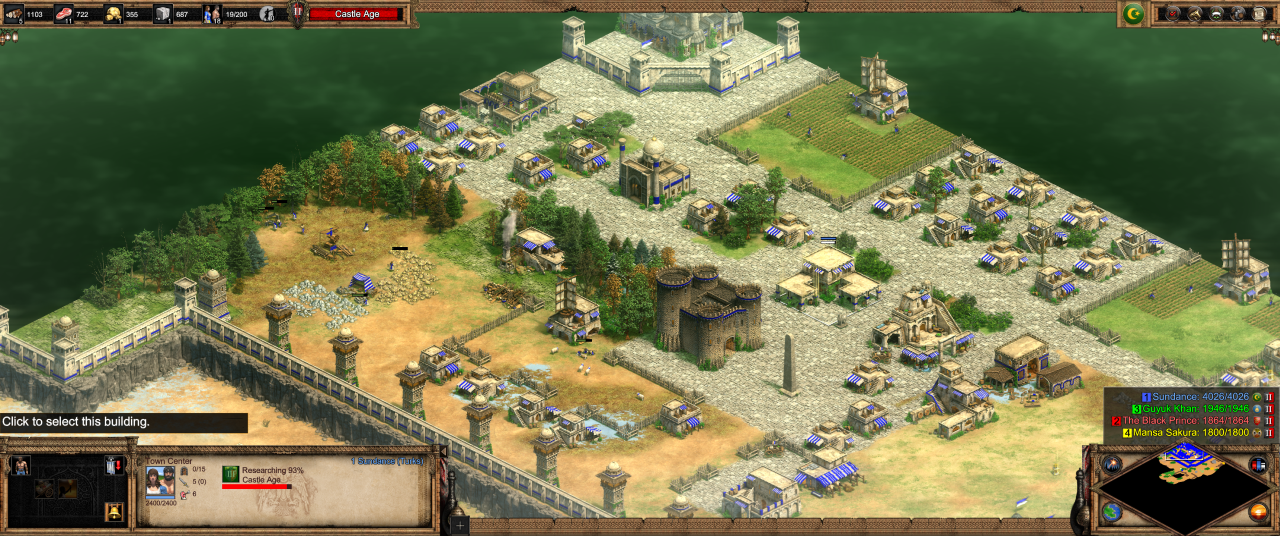
Task: Open the objectives checkmark button
Action: tap(1173, 14)
